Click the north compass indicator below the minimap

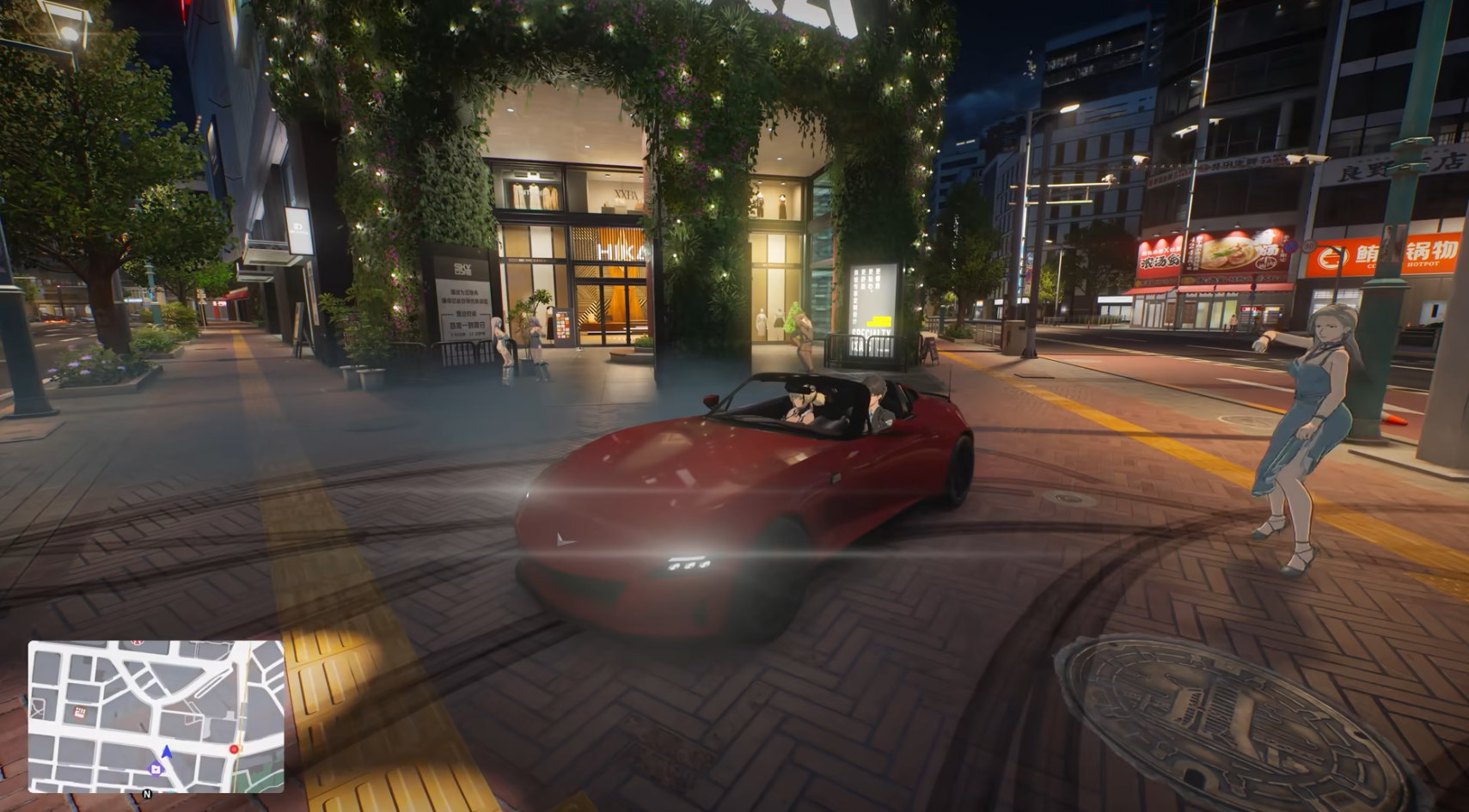click(147, 795)
